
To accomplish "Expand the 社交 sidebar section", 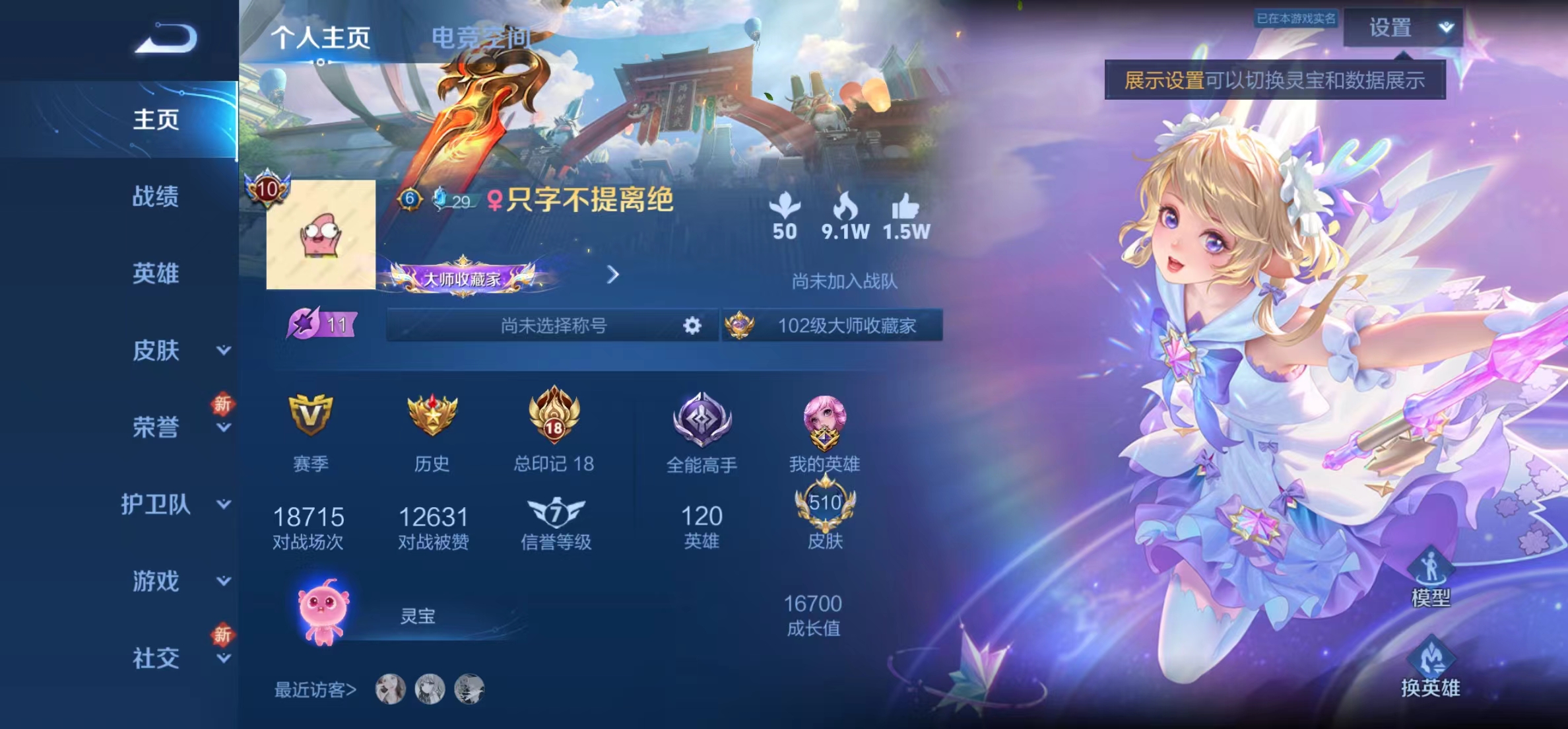I will coord(223,658).
